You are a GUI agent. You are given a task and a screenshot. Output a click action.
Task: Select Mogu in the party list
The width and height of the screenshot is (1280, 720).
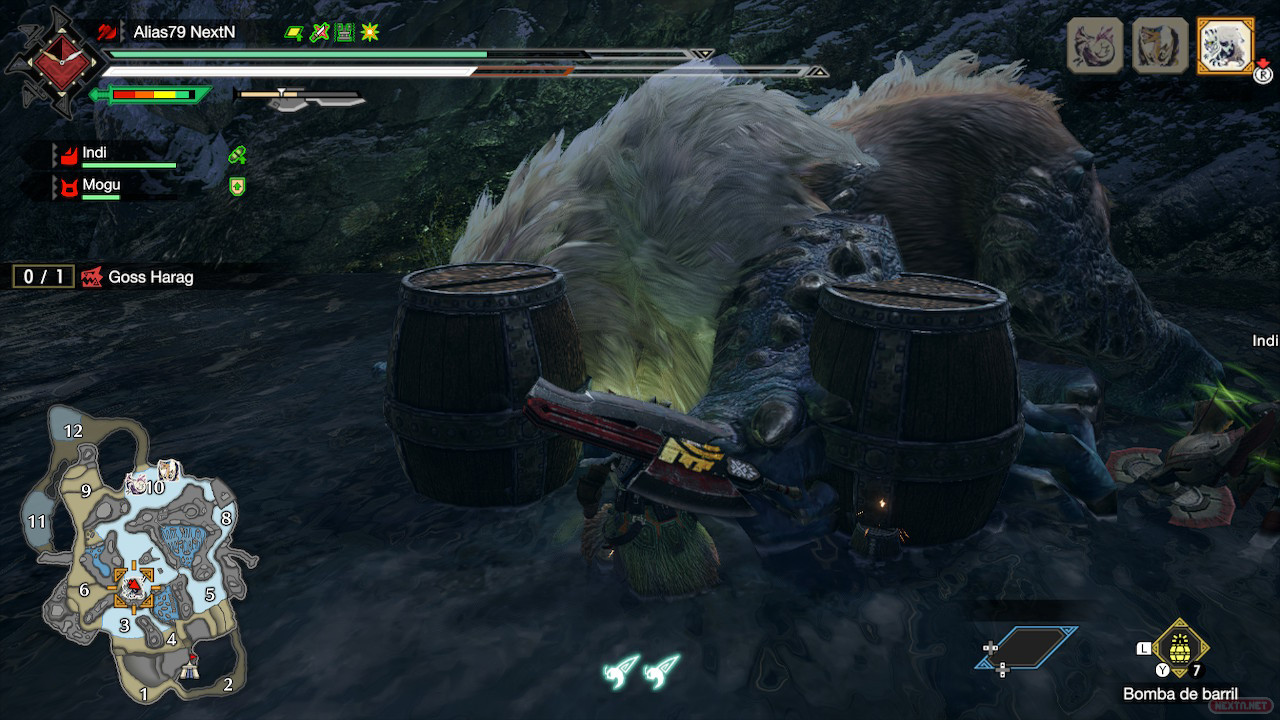point(100,185)
